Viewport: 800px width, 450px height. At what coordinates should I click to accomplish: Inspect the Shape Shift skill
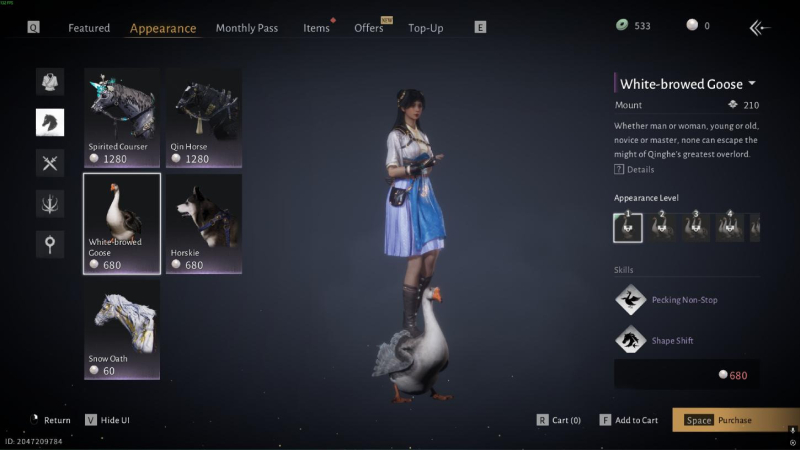pos(630,341)
